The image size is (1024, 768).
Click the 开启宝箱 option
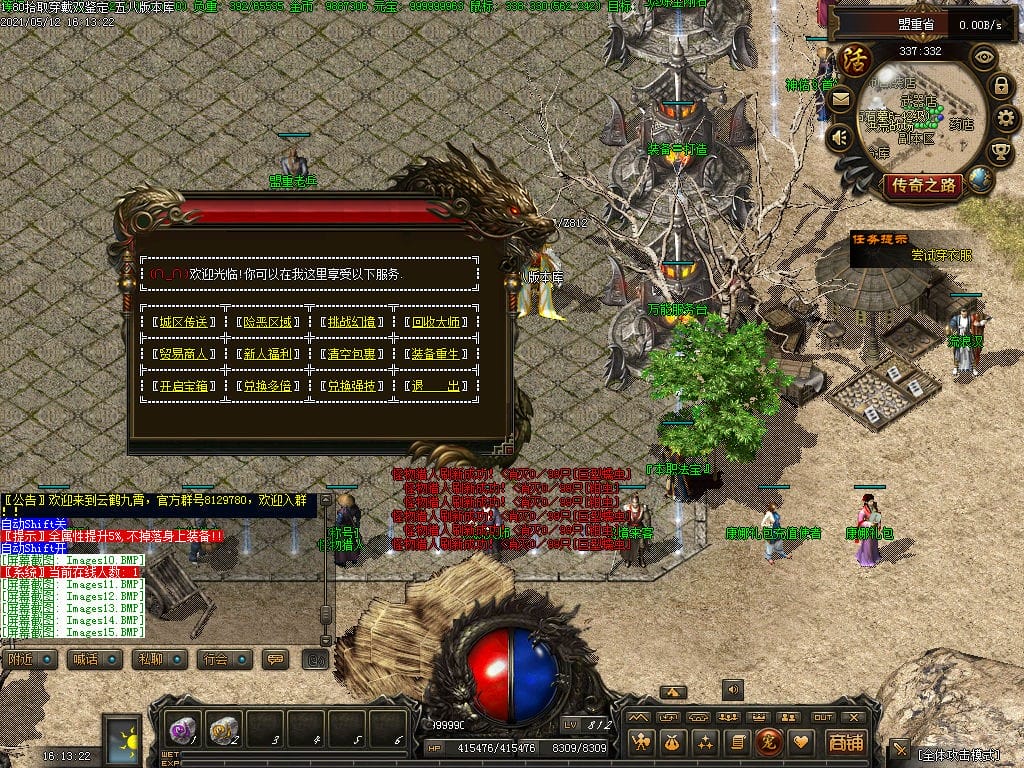click(184, 386)
